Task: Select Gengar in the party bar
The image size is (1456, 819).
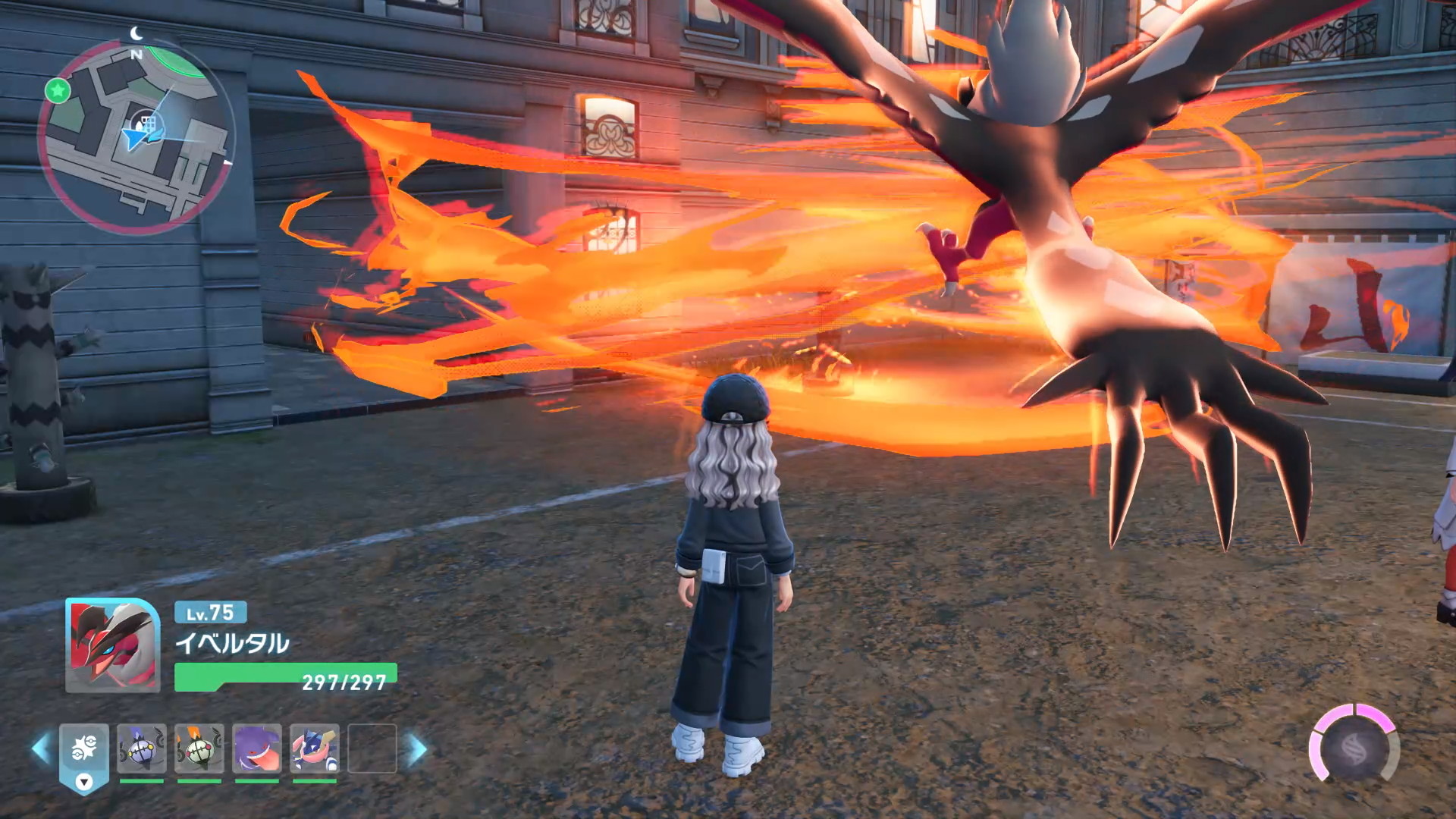Action: click(257, 748)
